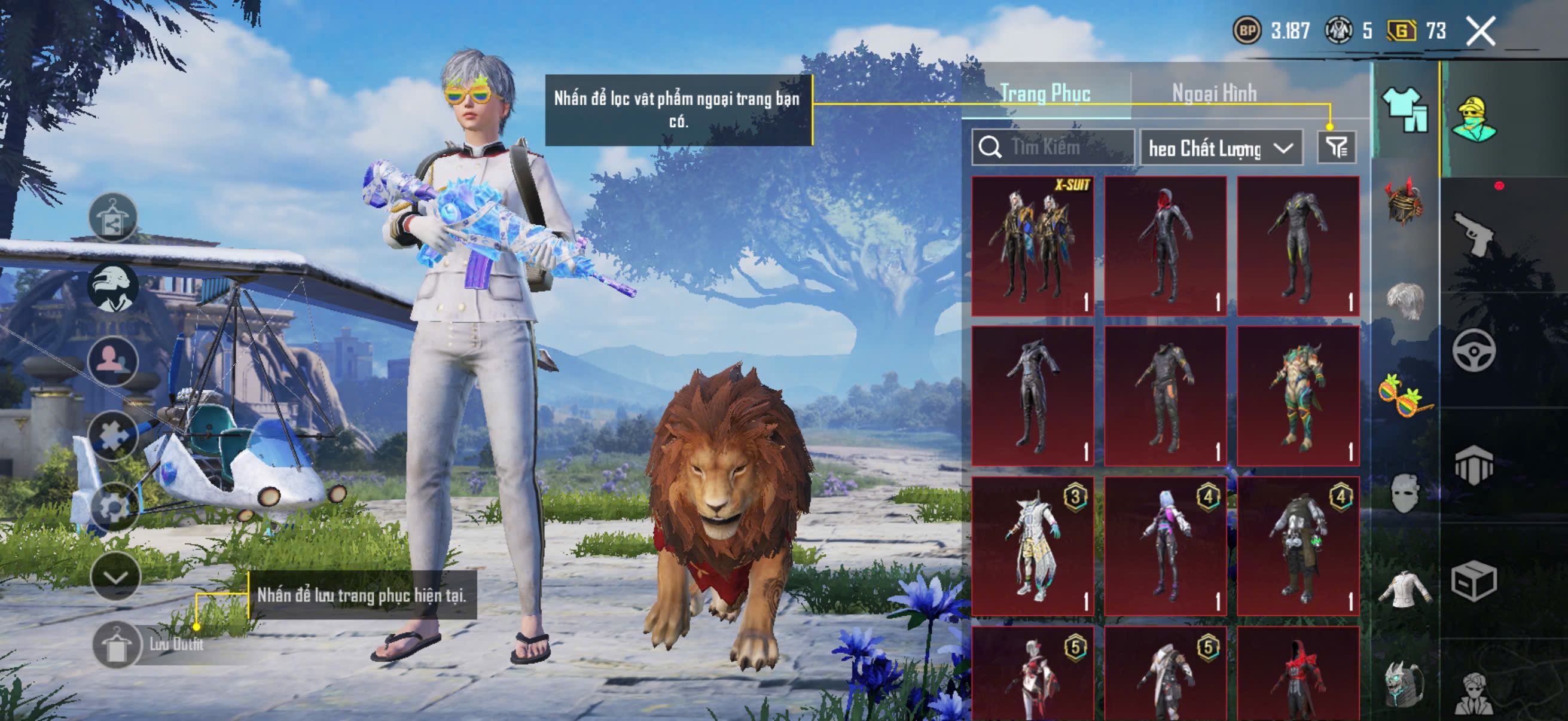The width and height of the screenshot is (1568, 721).
Task: Expand the Chất Lượng sort dropdown
Action: [x=1221, y=148]
